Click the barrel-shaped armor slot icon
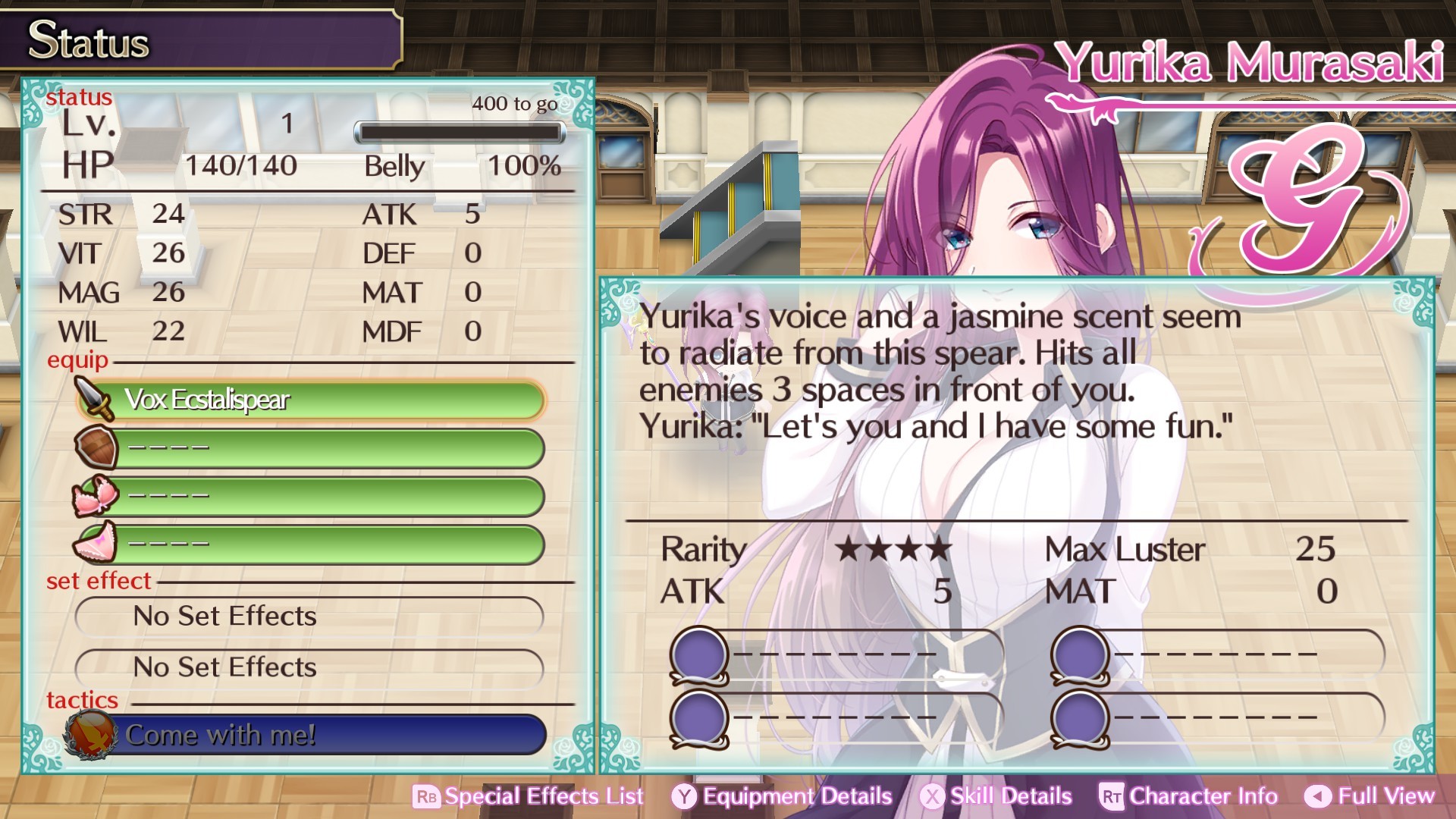This screenshot has width=1456, height=819. 94,447
